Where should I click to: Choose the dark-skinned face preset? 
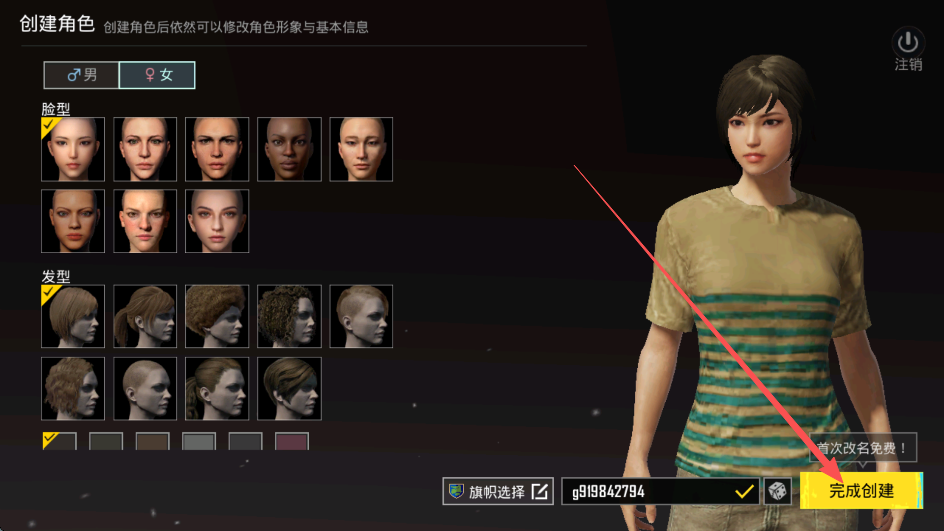tap(289, 149)
